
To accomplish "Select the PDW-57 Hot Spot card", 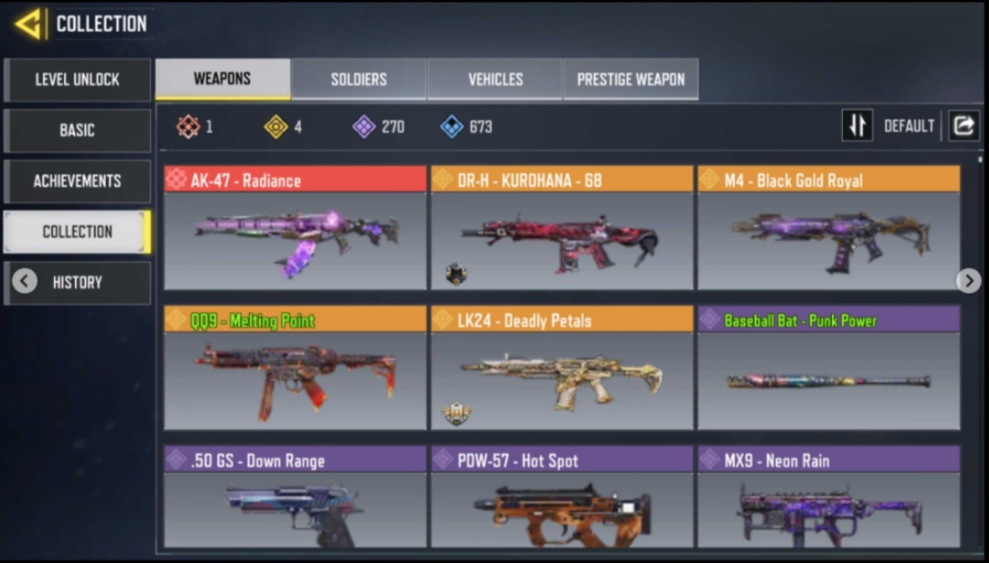I will click(x=561, y=497).
